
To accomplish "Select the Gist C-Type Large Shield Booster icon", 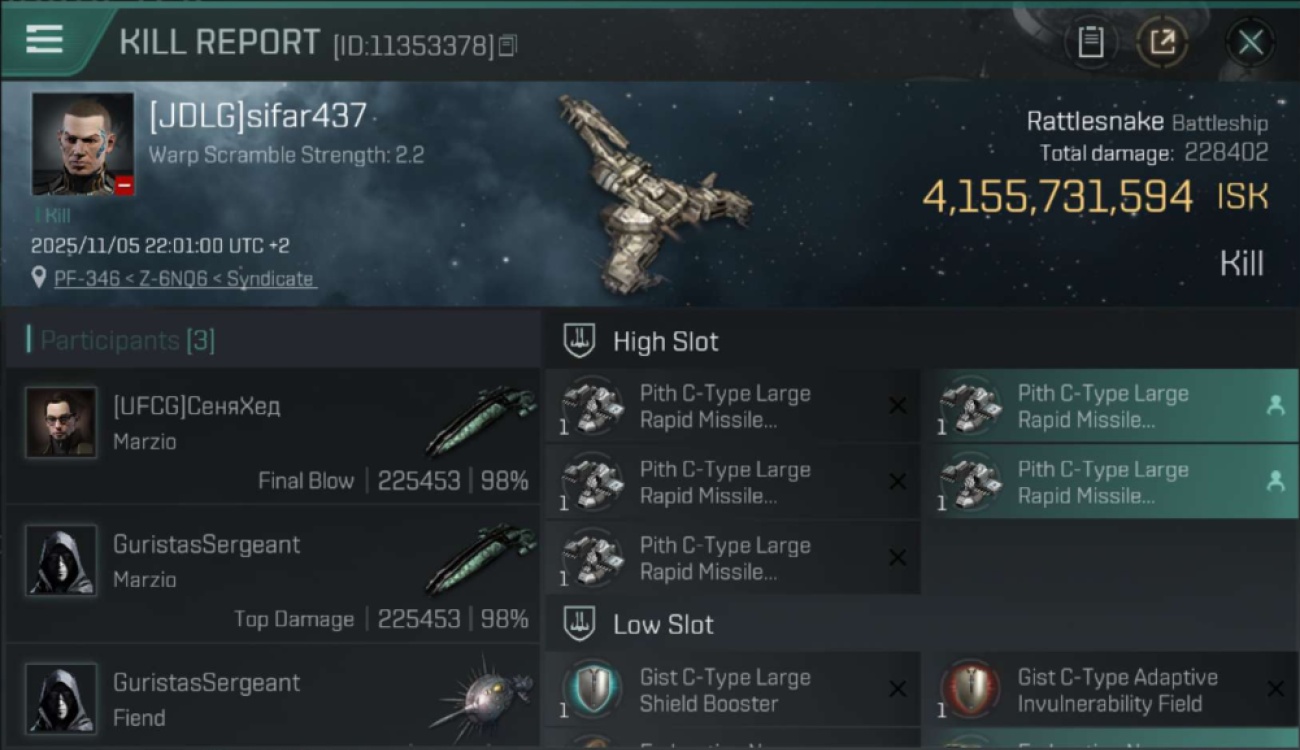I will point(592,688).
